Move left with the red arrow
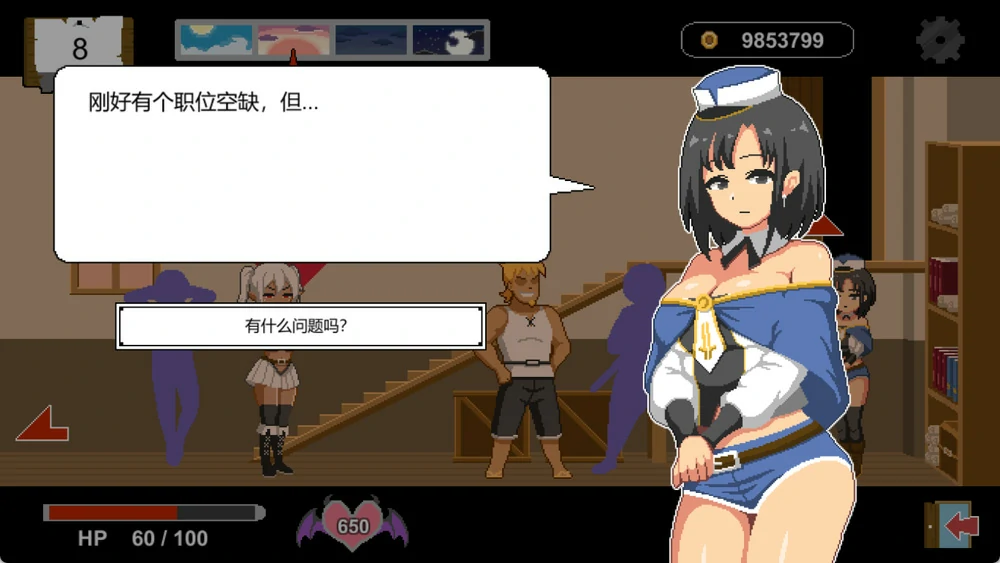The height and width of the screenshot is (563, 1000). (x=42, y=424)
